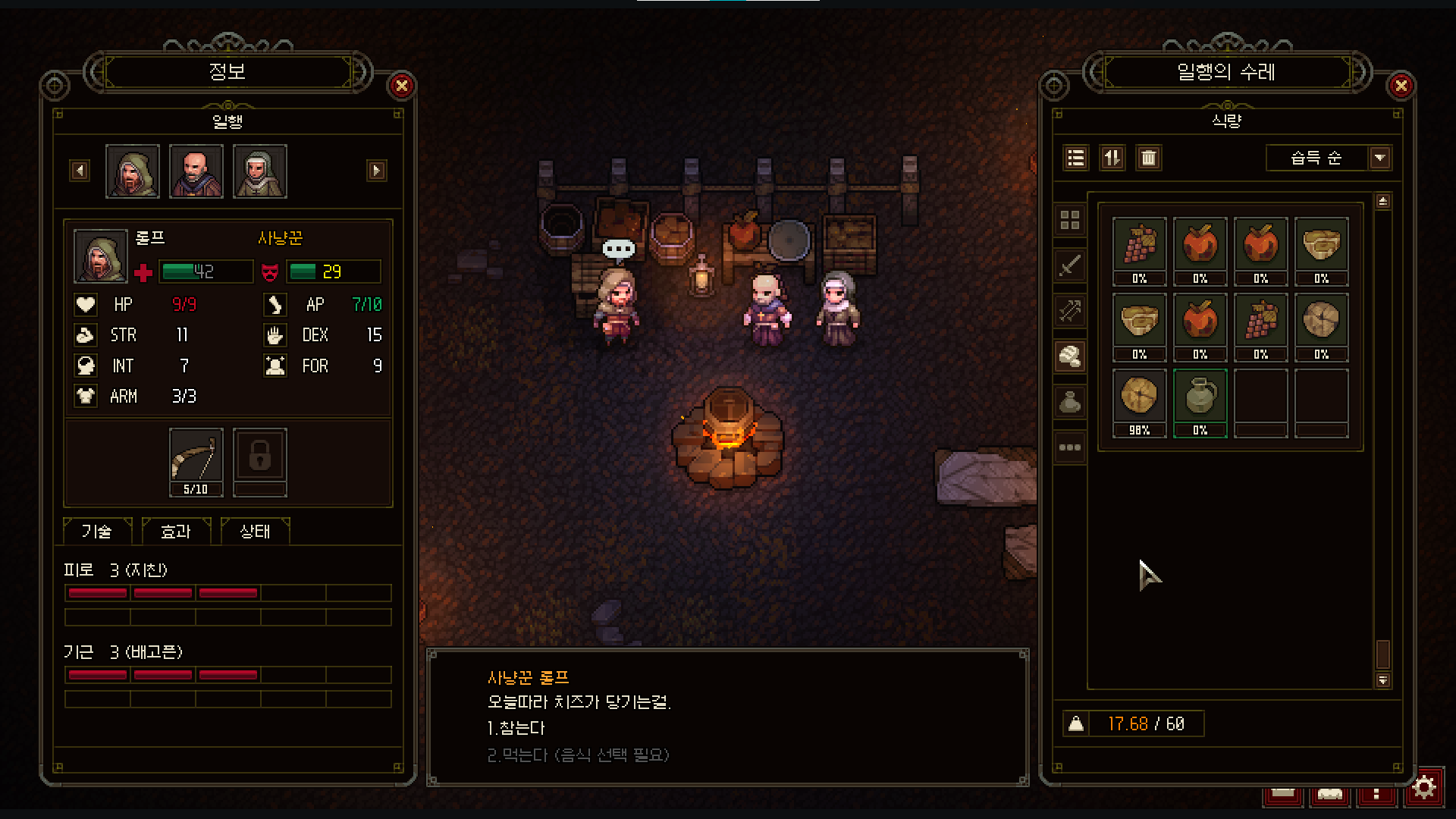
Task: Show all item categories with the grid icon
Action: click(x=1070, y=221)
